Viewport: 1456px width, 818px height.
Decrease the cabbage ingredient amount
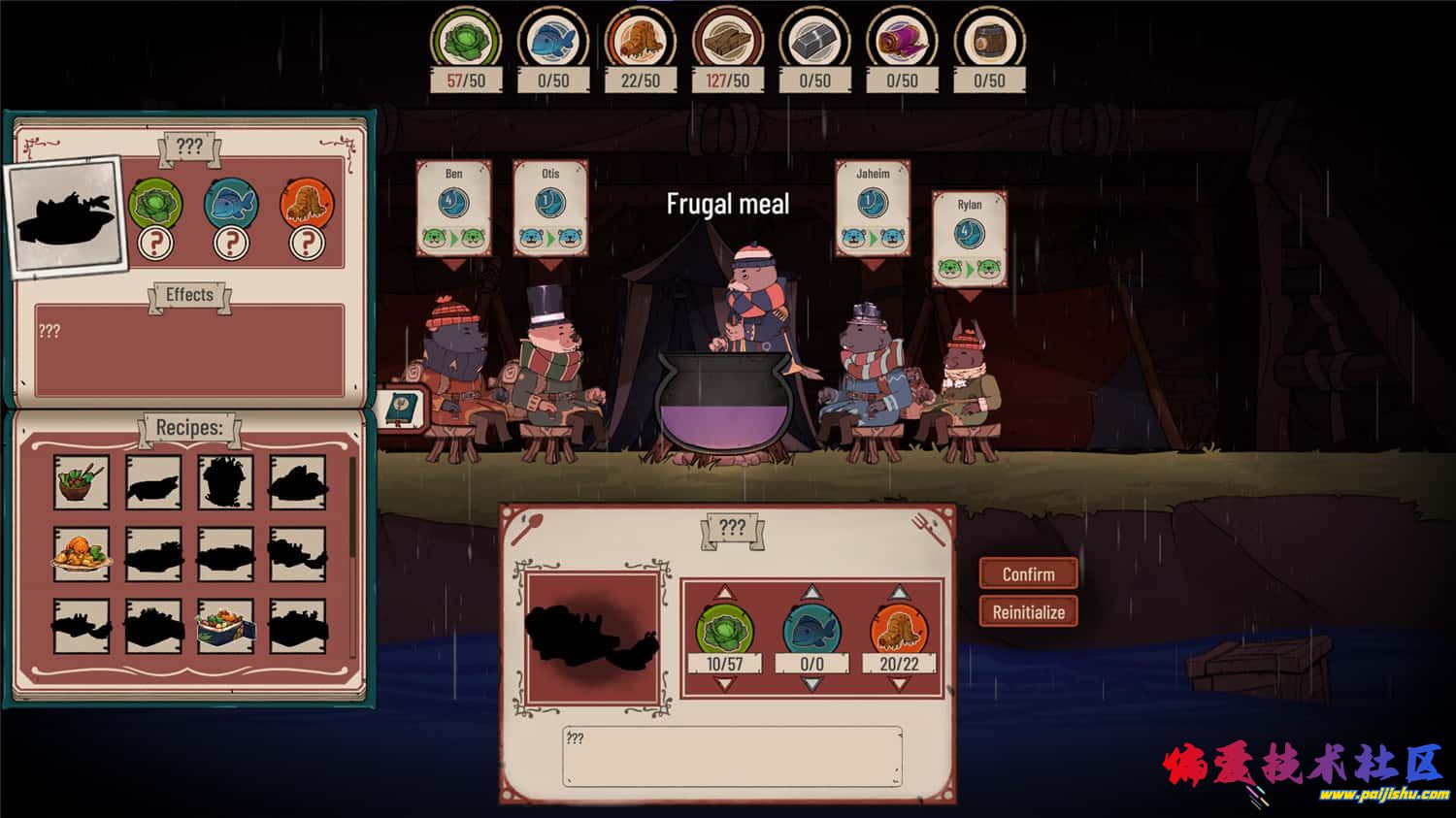coord(724,684)
